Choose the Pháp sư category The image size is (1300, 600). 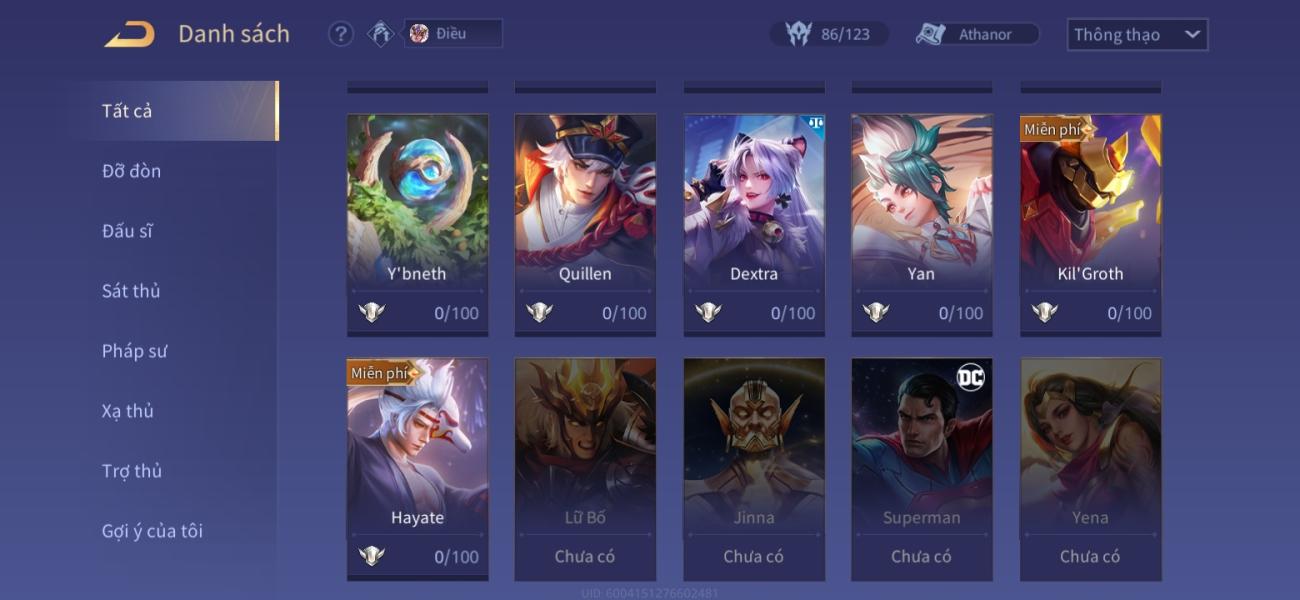(x=134, y=351)
